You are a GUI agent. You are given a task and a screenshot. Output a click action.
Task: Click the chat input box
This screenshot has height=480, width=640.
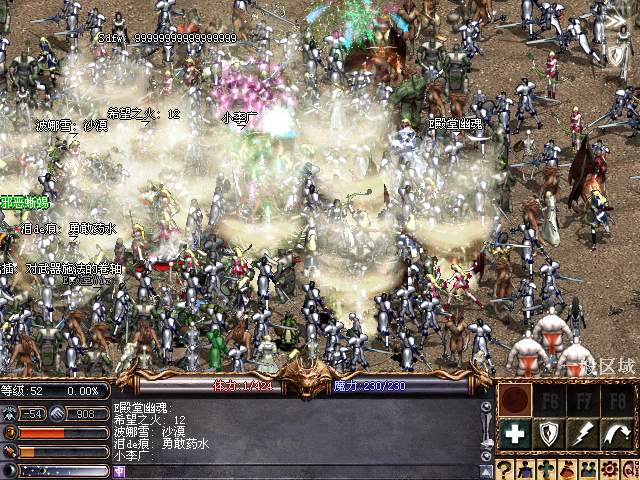(x=300, y=470)
